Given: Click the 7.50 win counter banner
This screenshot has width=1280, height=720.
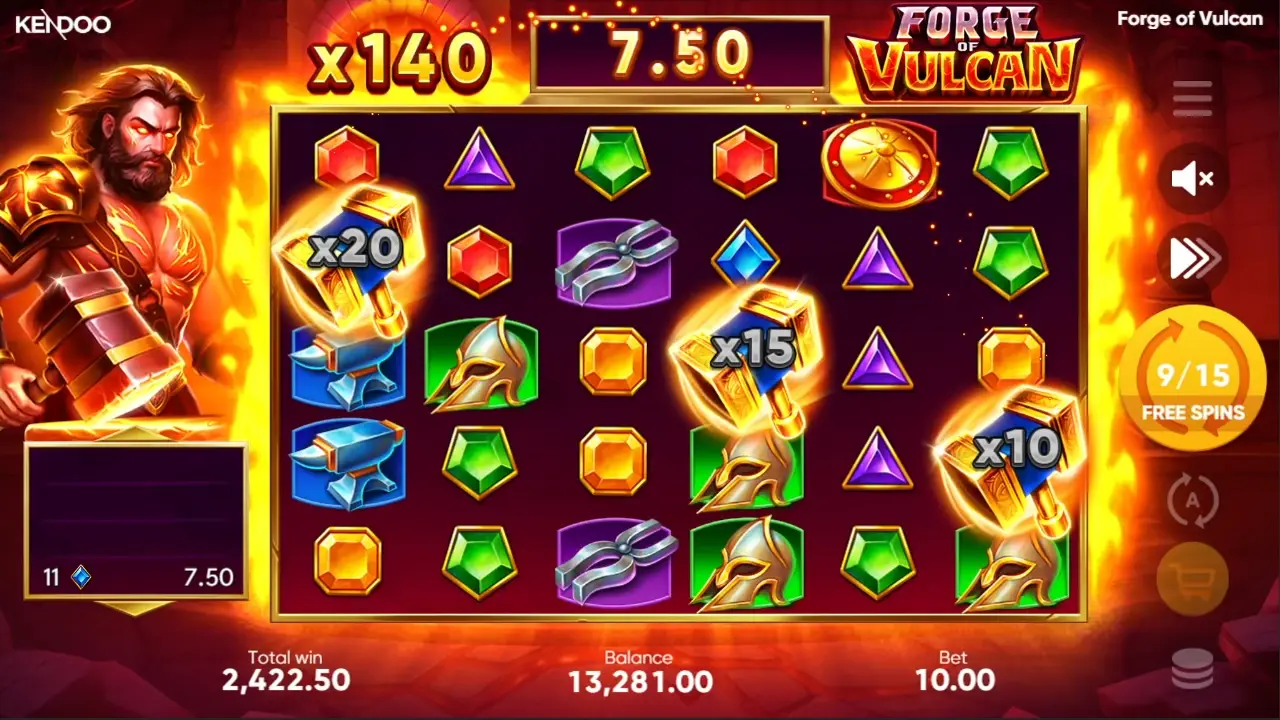Looking at the screenshot, I should coord(680,50).
